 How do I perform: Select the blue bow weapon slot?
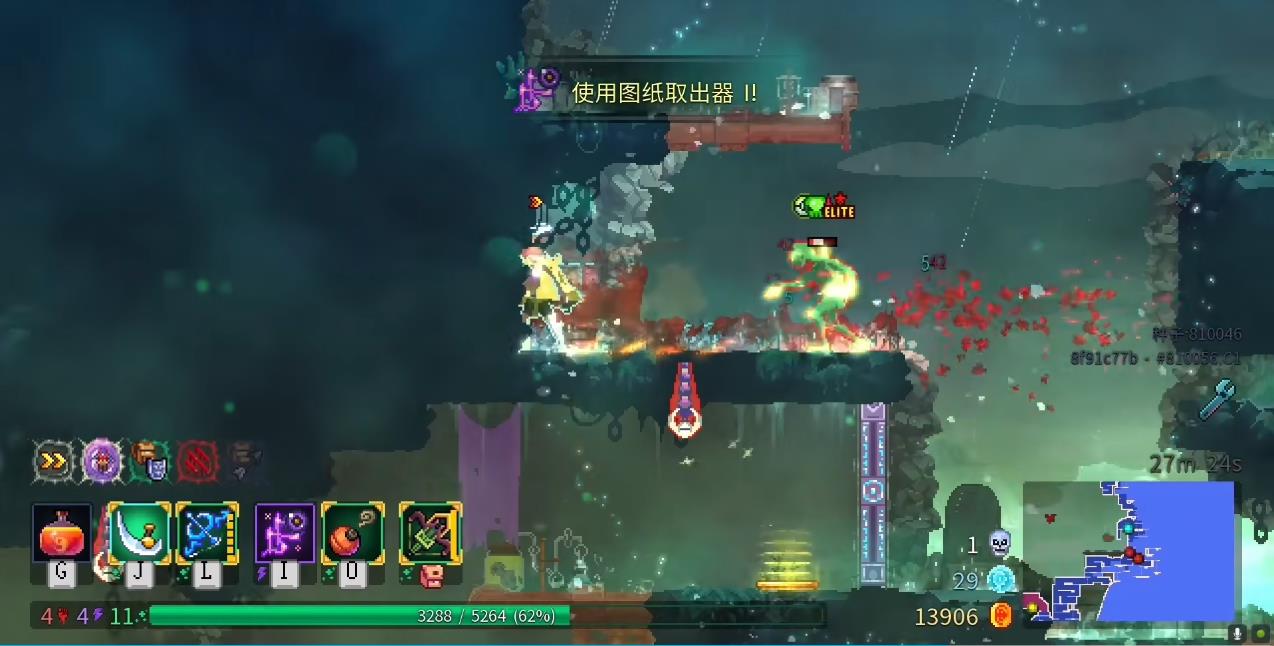pyautogui.click(x=207, y=534)
